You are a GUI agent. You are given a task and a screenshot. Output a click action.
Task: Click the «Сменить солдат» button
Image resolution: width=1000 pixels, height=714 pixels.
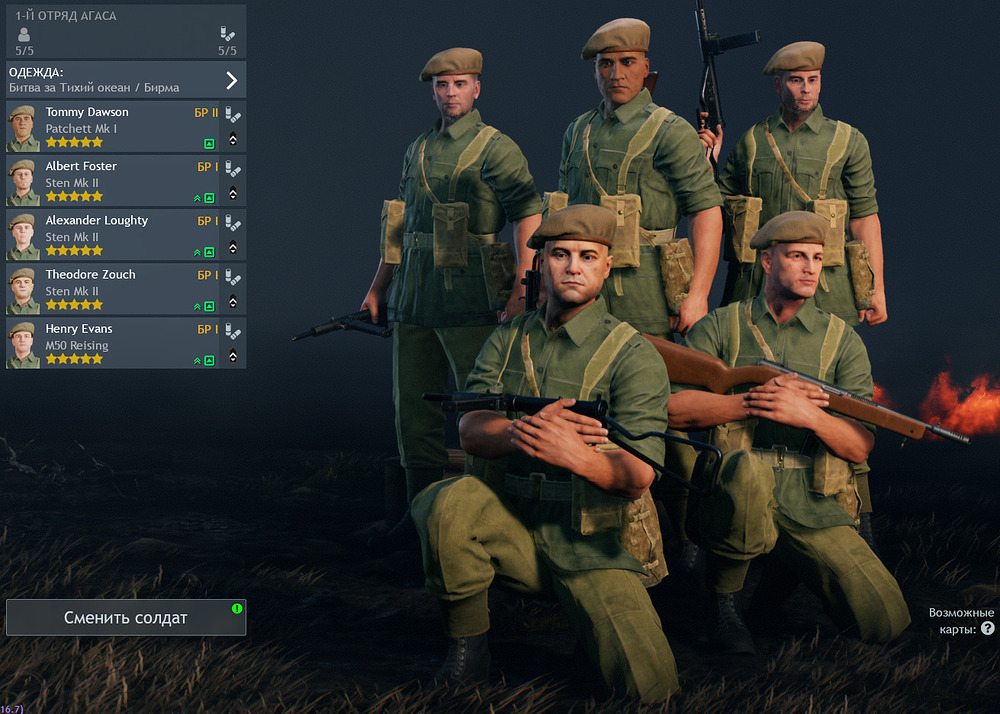126,618
